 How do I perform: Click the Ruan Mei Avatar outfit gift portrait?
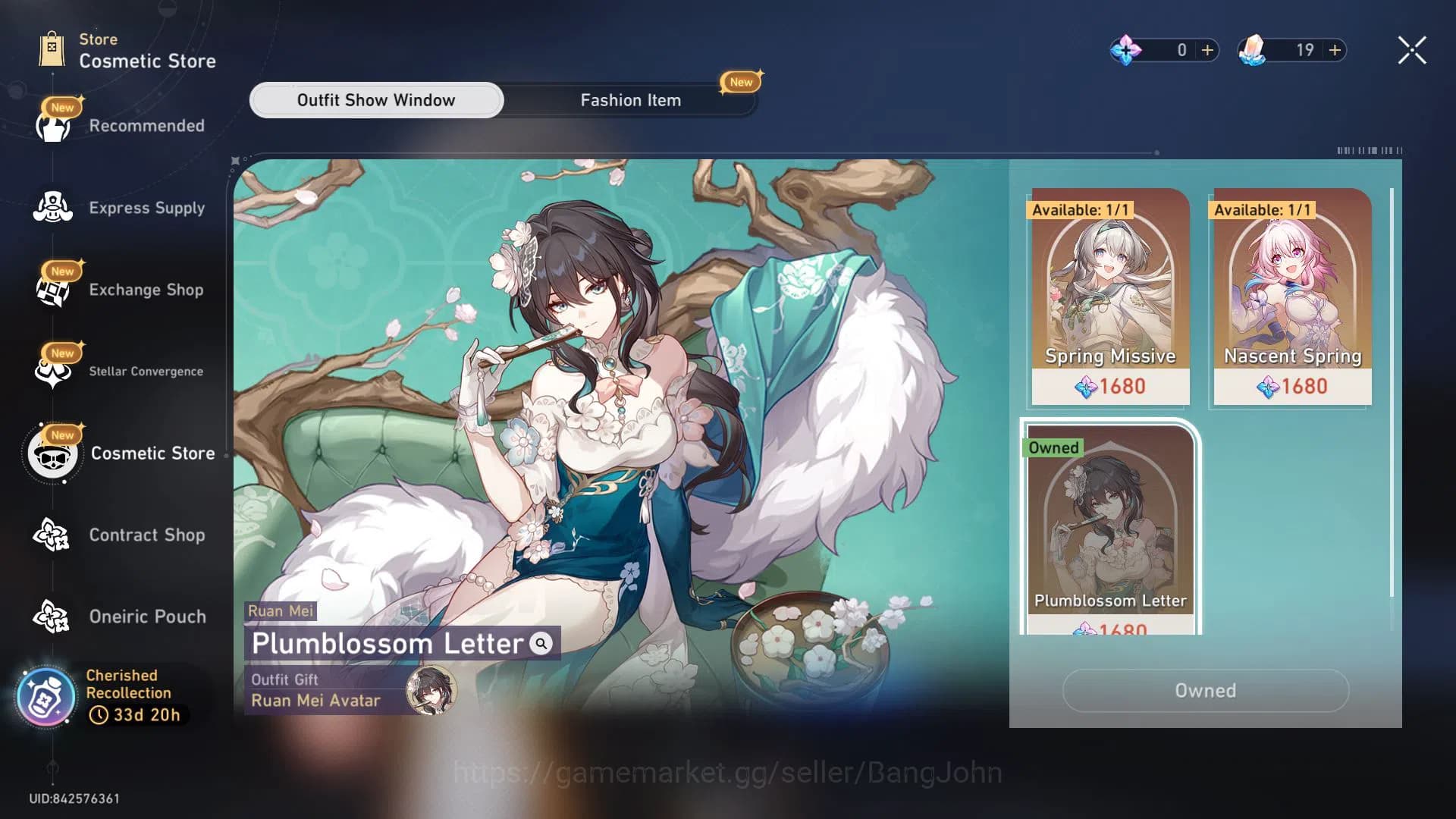(432, 691)
